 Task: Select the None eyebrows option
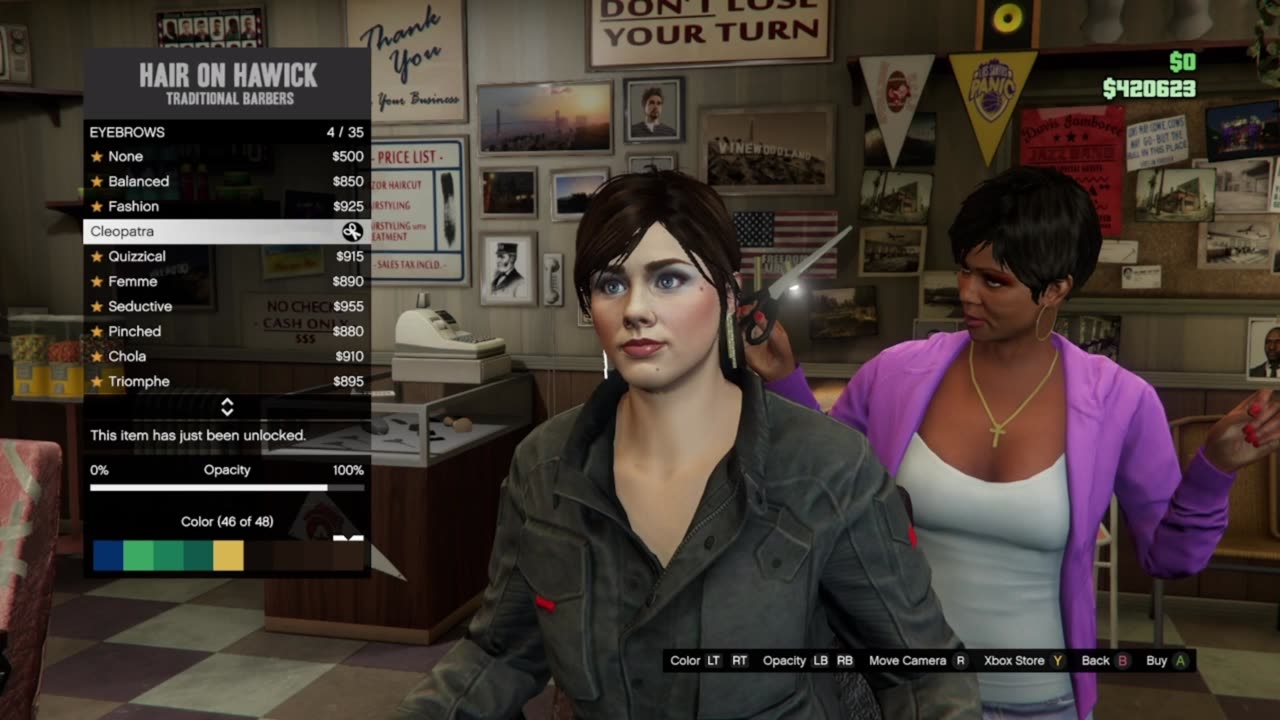[x=226, y=156]
